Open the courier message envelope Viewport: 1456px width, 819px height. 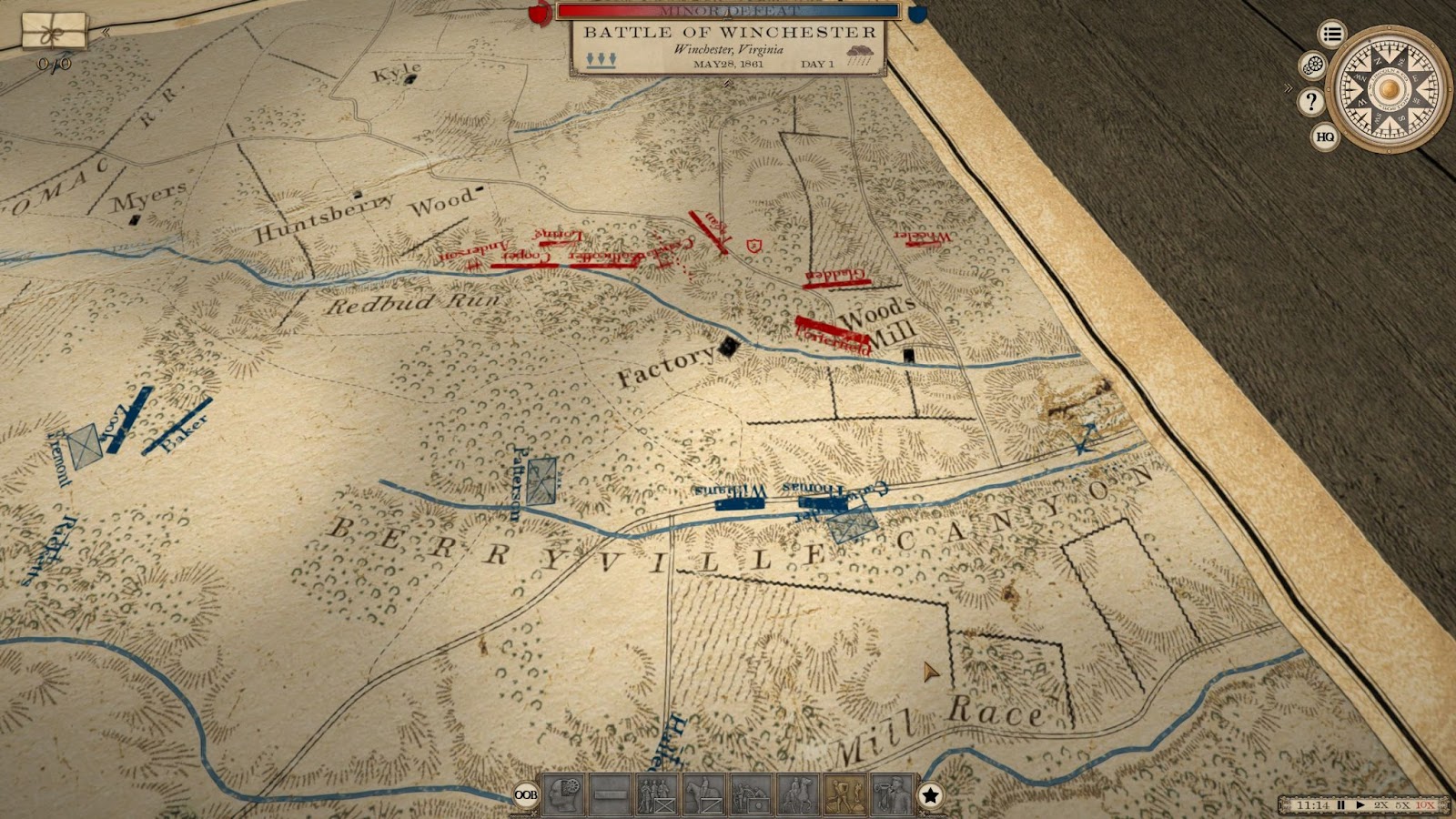pos(55,30)
